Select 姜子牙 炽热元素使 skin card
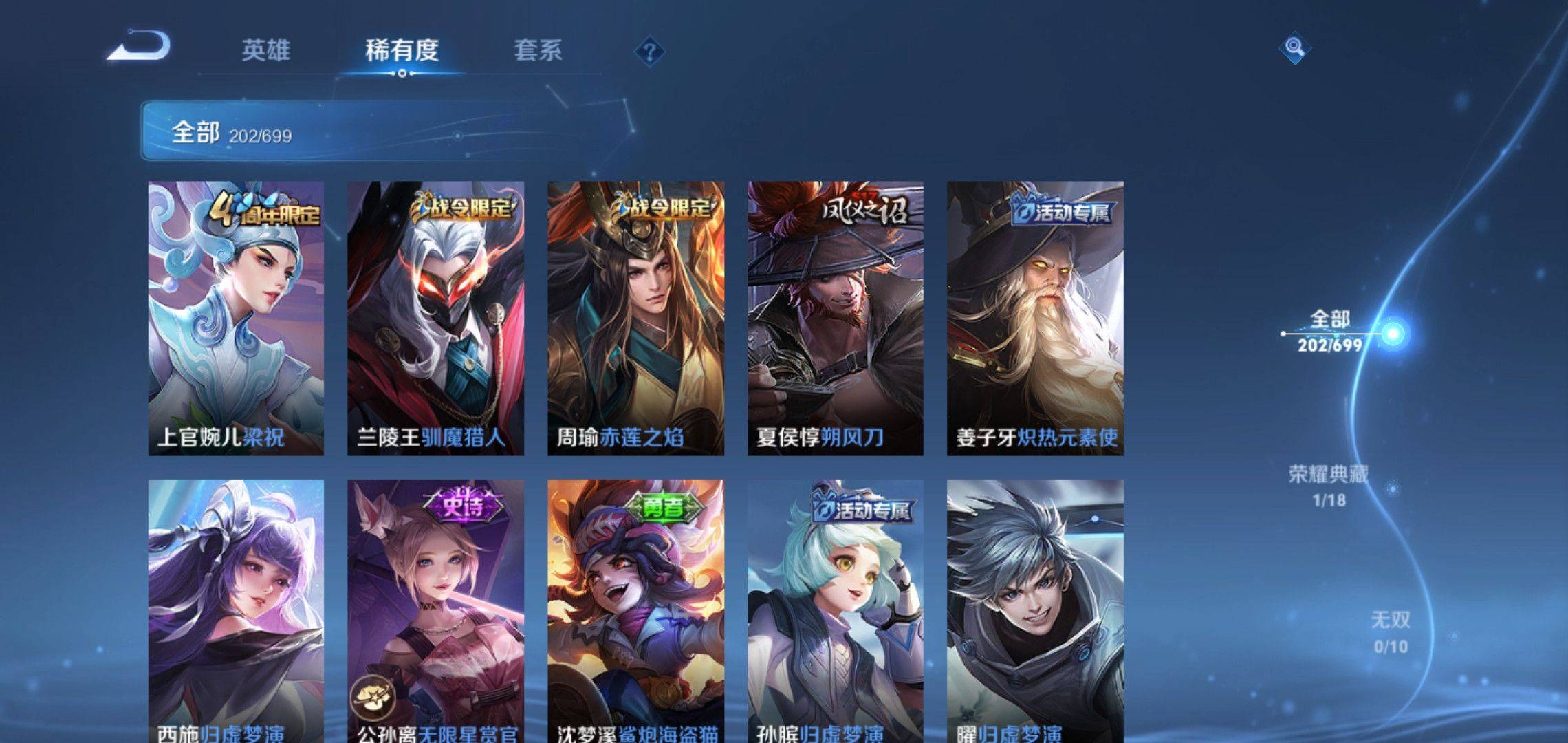Viewport: 1568px width, 743px height. [1035, 318]
